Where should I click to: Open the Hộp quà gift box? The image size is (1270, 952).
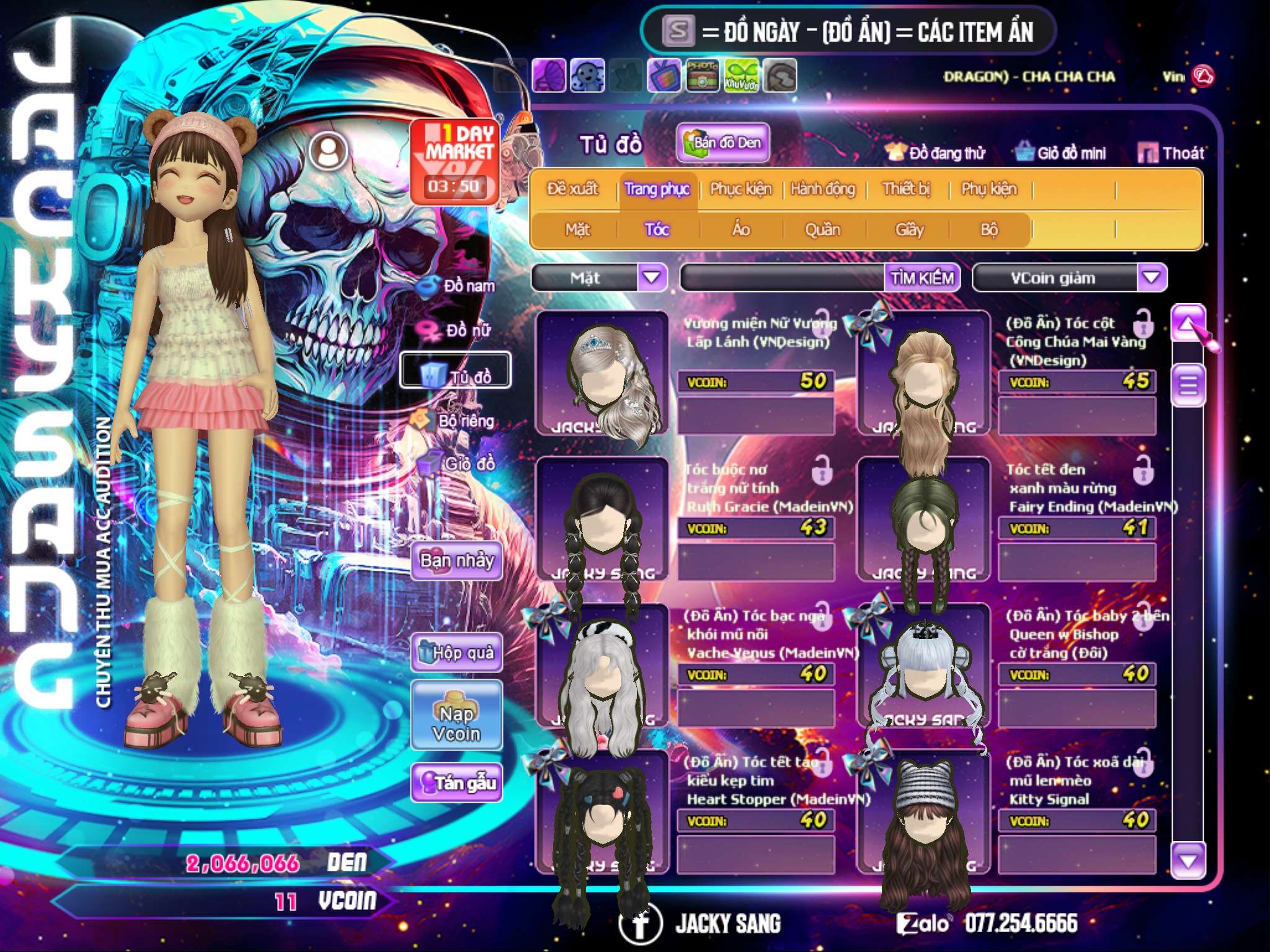(456, 653)
